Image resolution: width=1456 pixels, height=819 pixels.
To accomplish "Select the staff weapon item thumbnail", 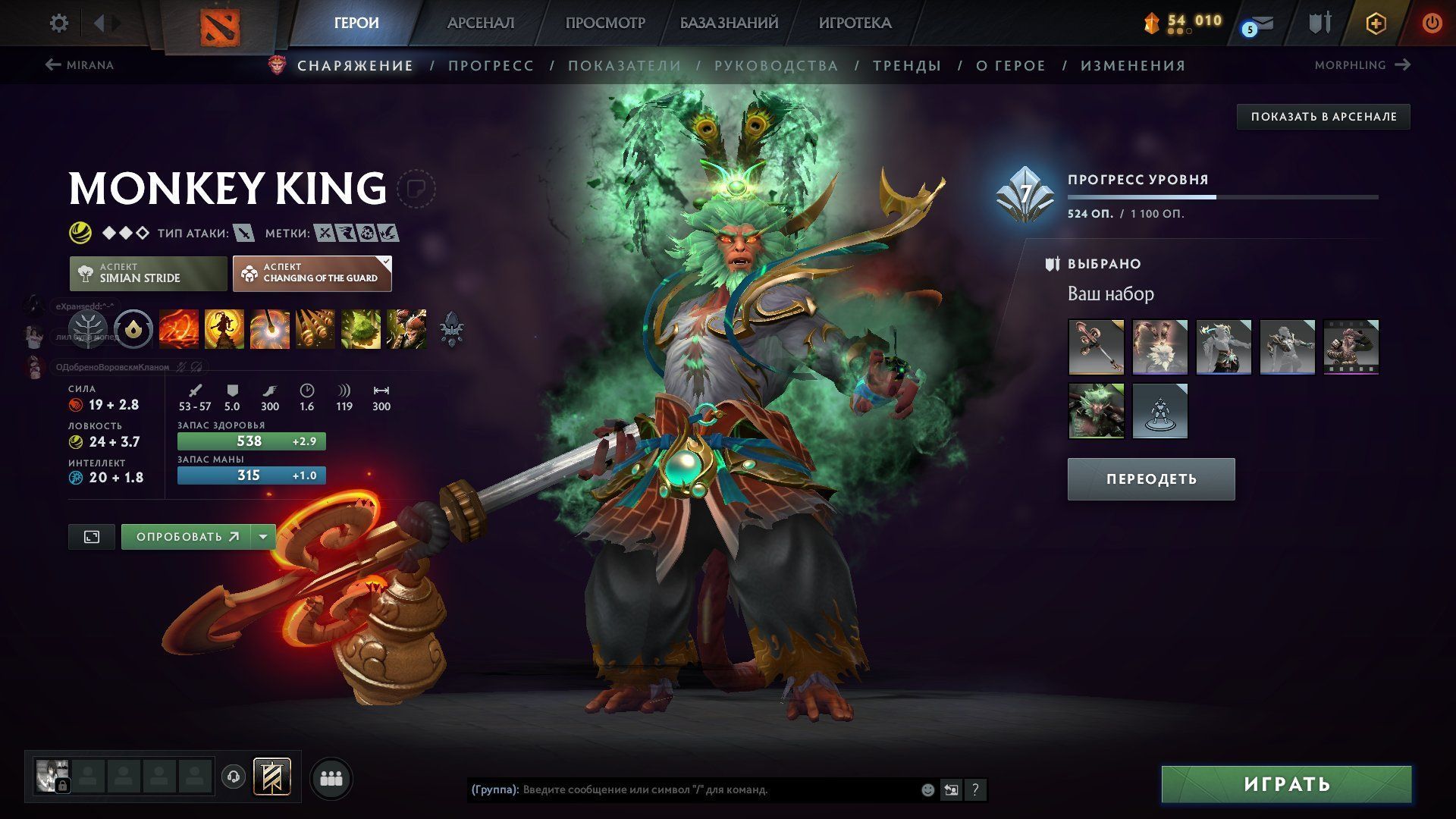I will pyautogui.click(x=1096, y=347).
